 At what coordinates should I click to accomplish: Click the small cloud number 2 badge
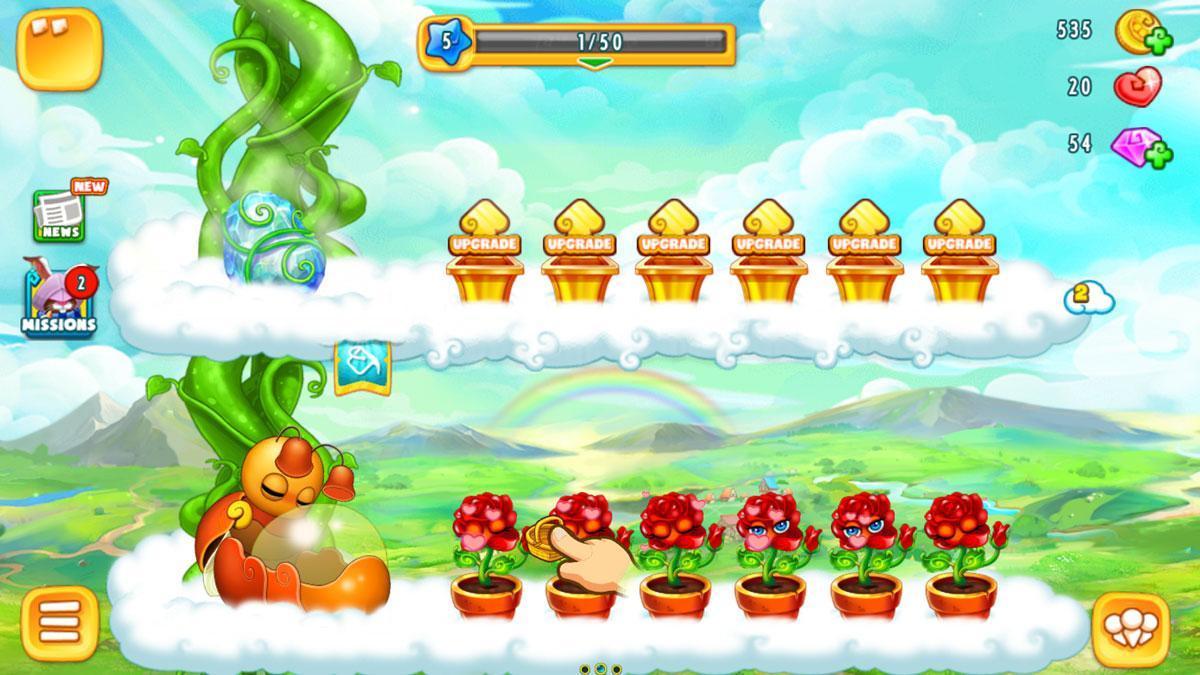[1088, 297]
